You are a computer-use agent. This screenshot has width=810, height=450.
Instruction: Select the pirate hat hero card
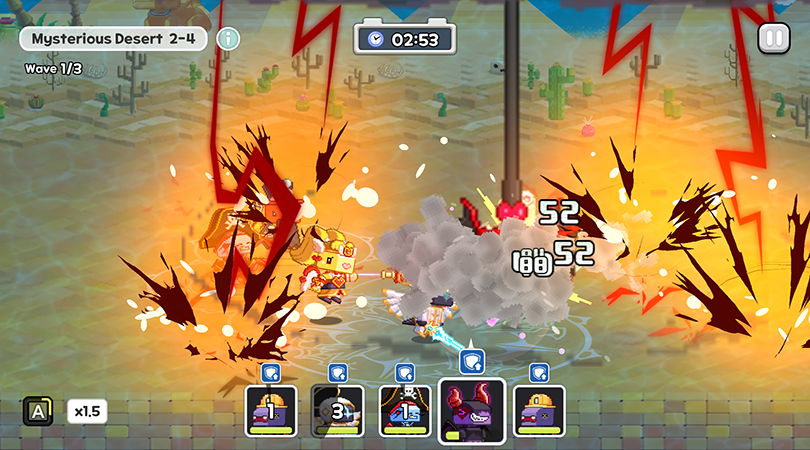tap(405, 411)
